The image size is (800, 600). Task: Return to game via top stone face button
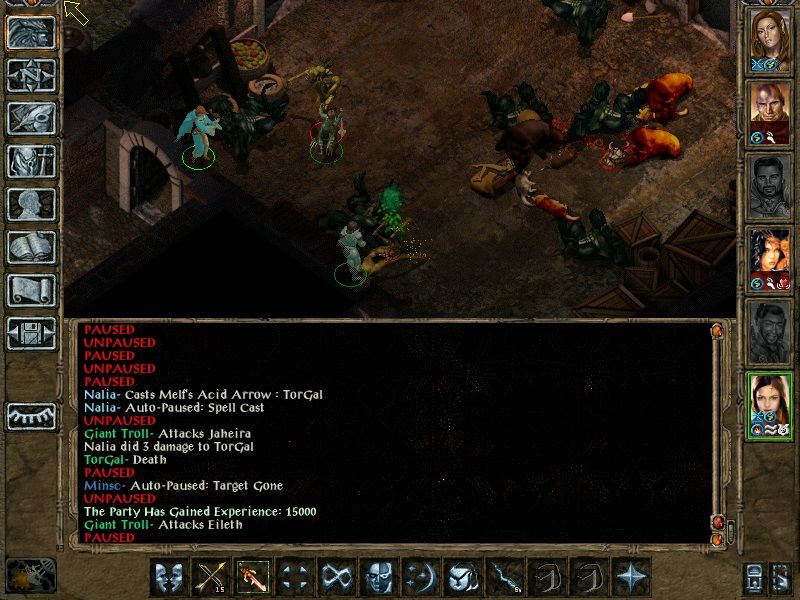(x=31, y=32)
